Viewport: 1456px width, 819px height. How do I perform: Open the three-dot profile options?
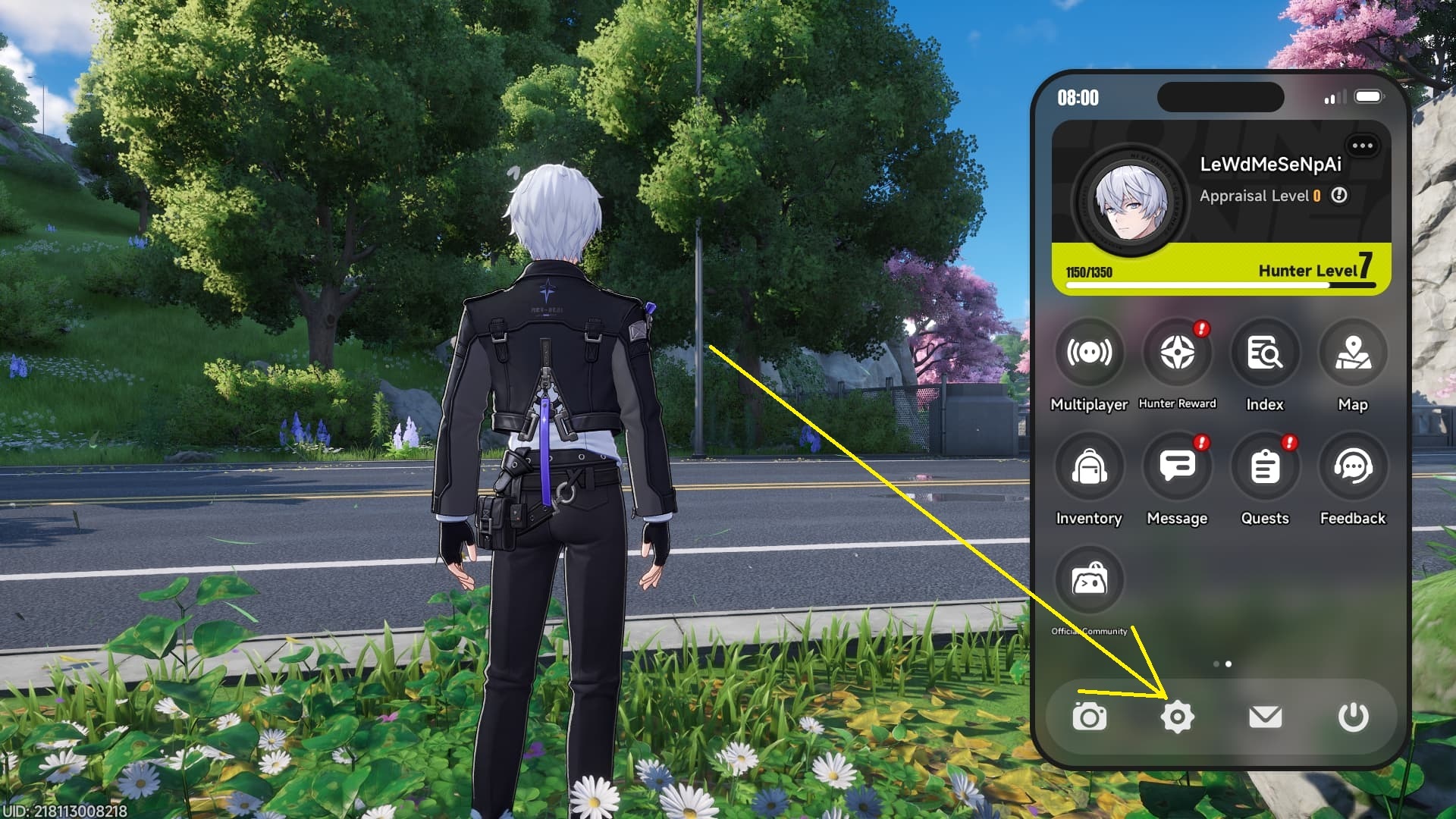(x=1362, y=146)
